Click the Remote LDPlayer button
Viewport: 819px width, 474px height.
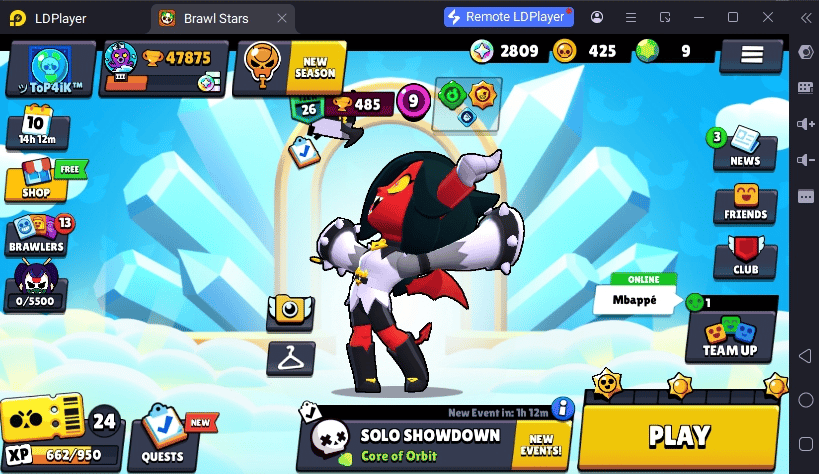508,17
